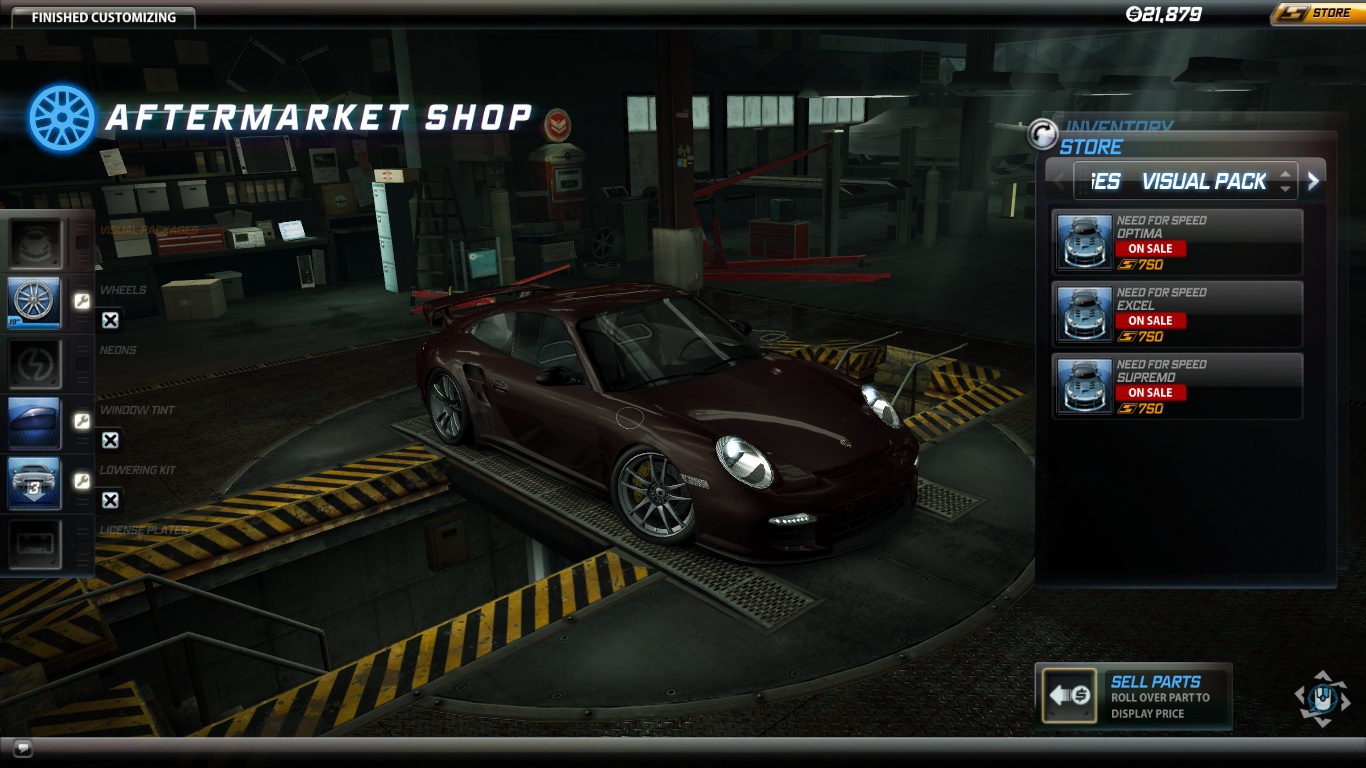This screenshot has width=1366, height=768.
Task: Choose the Need for Speed Excel pack
Action: [x=1177, y=314]
